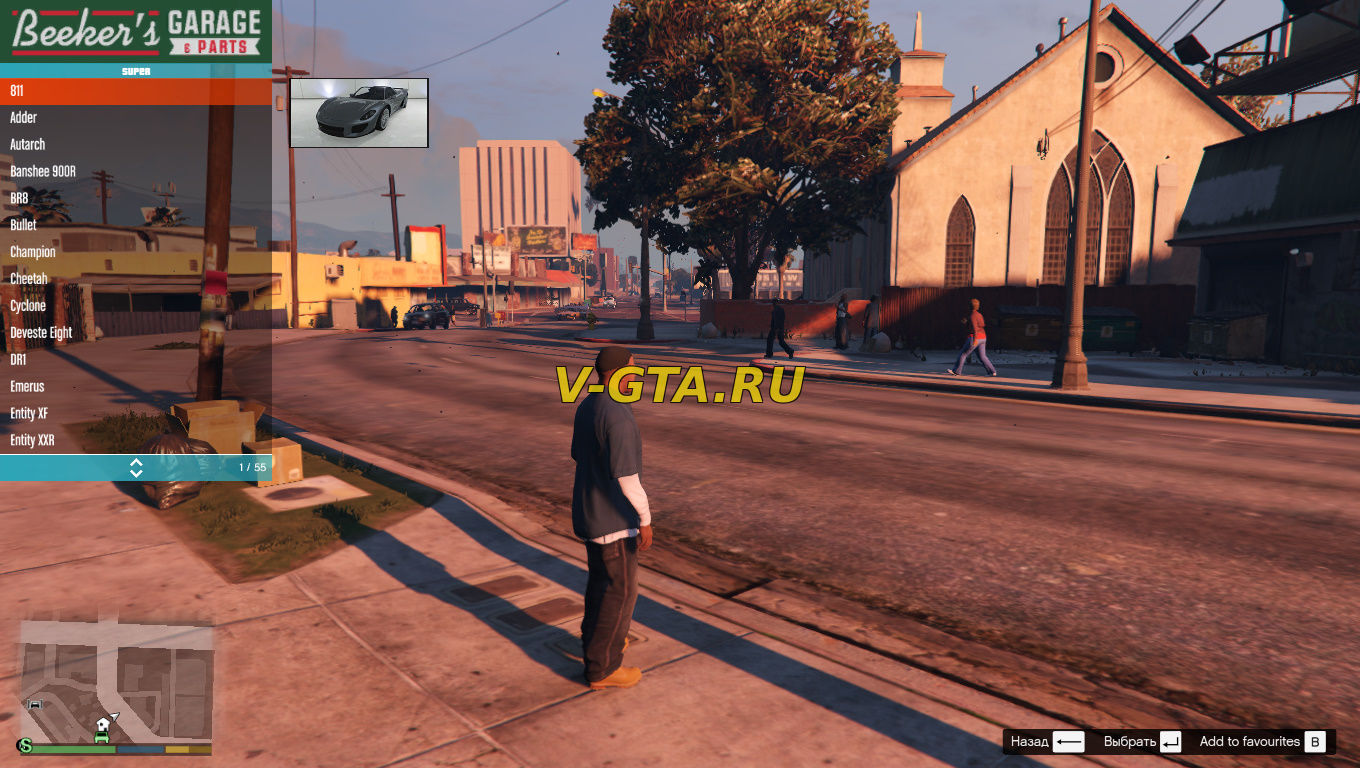
Task: Click the Beeker's Garage menu banner
Action: tap(136, 32)
